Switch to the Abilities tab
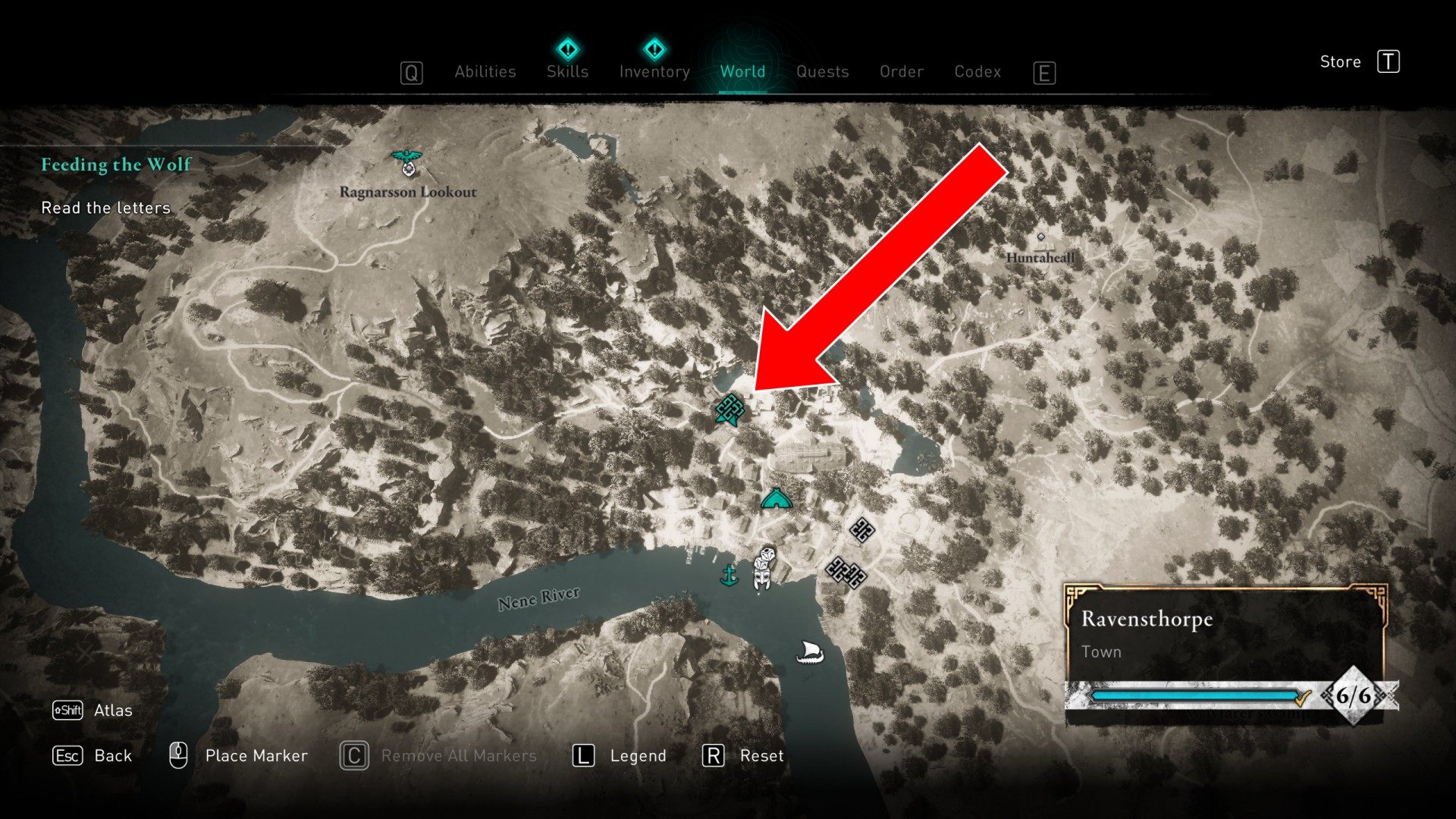The height and width of the screenshot is (819, 1456). point(485,71)
